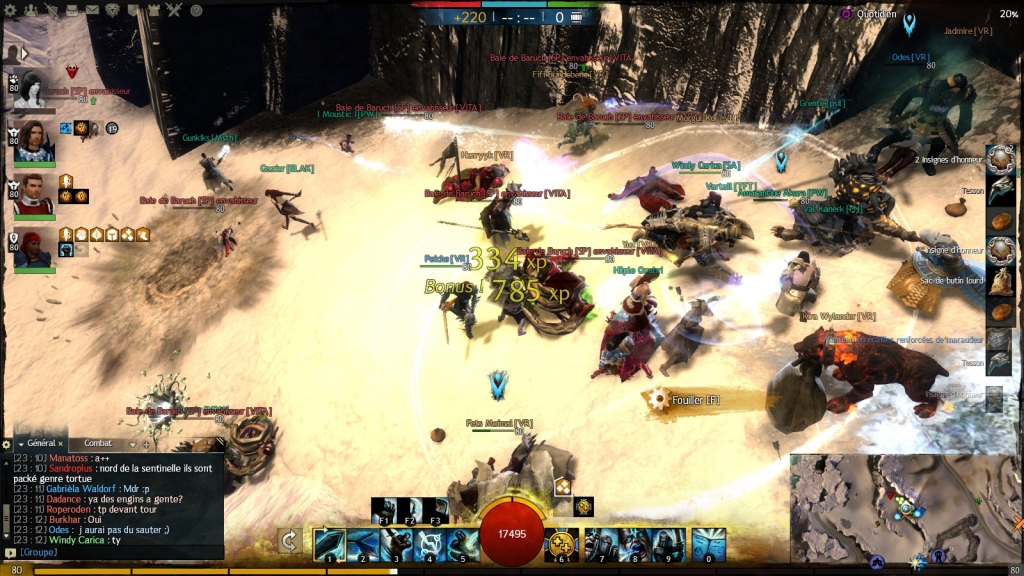Activate the healing skill in slot 6
The height and width of the screenshot is (576, 1024).
coord(562,543)
